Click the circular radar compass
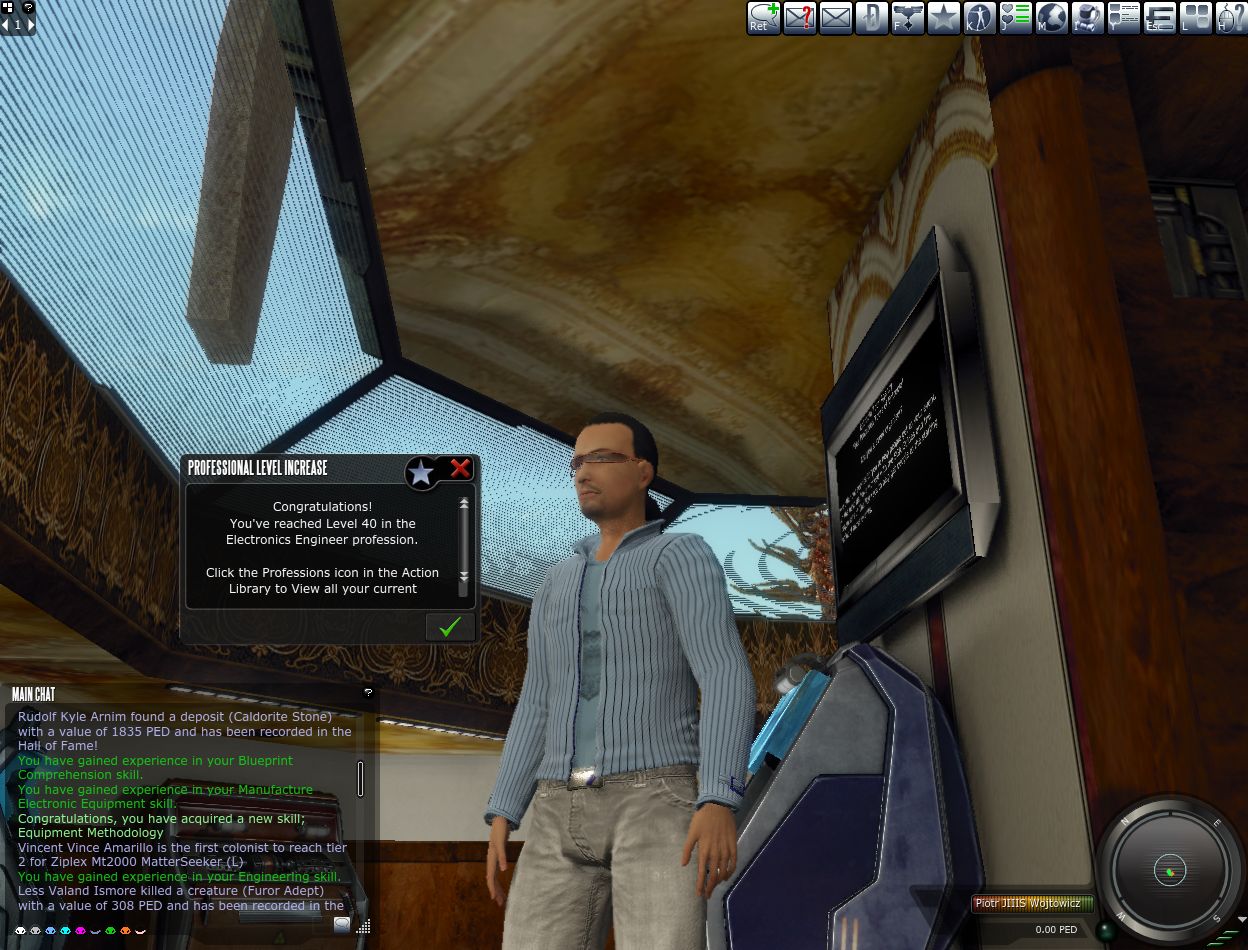The width and height of the screenshot is (1248, 950). point(1169,871)
